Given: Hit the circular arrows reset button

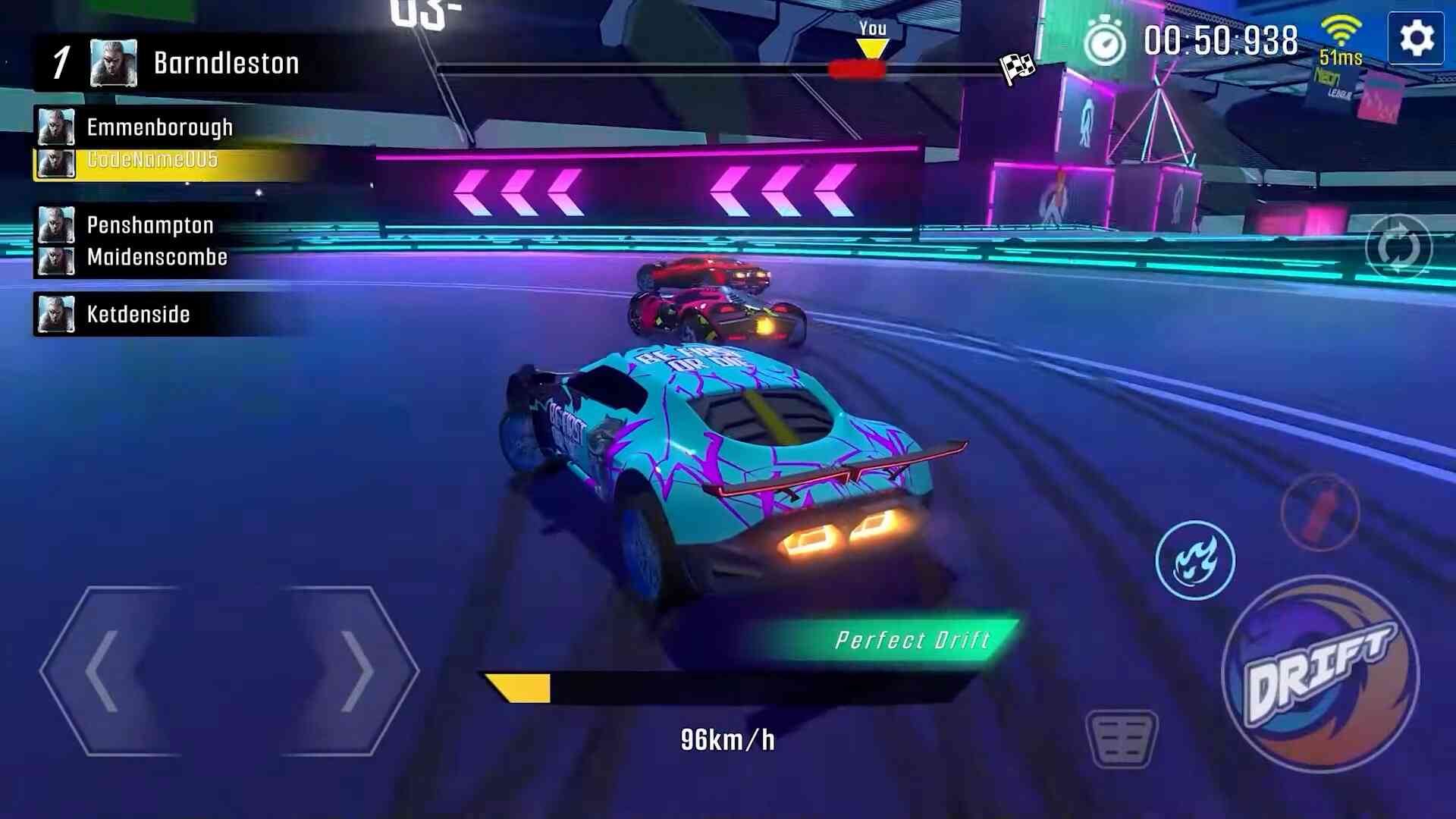Looking at the screenshot, I should point(1398,248).
